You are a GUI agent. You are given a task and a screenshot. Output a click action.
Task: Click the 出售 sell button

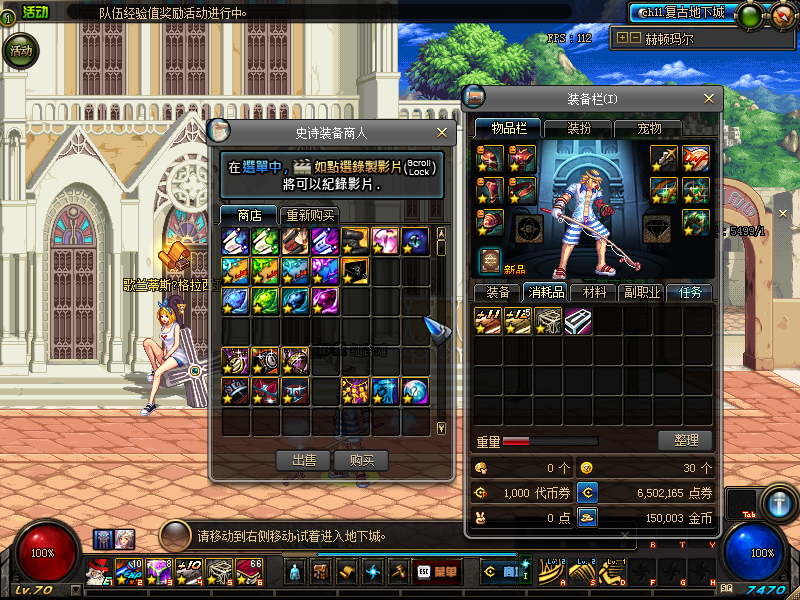coord(304,460)
